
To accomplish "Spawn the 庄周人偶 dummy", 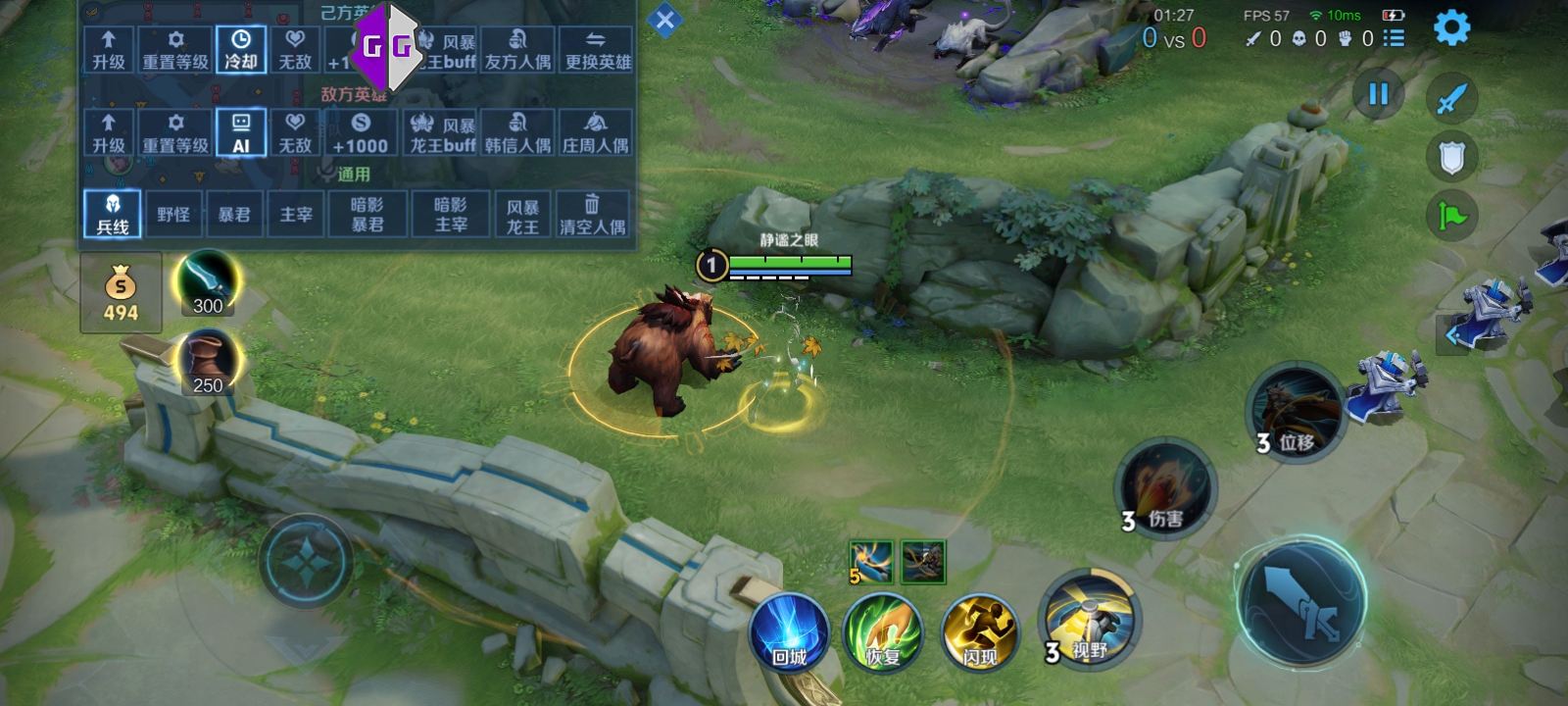I will pos(596,132).
